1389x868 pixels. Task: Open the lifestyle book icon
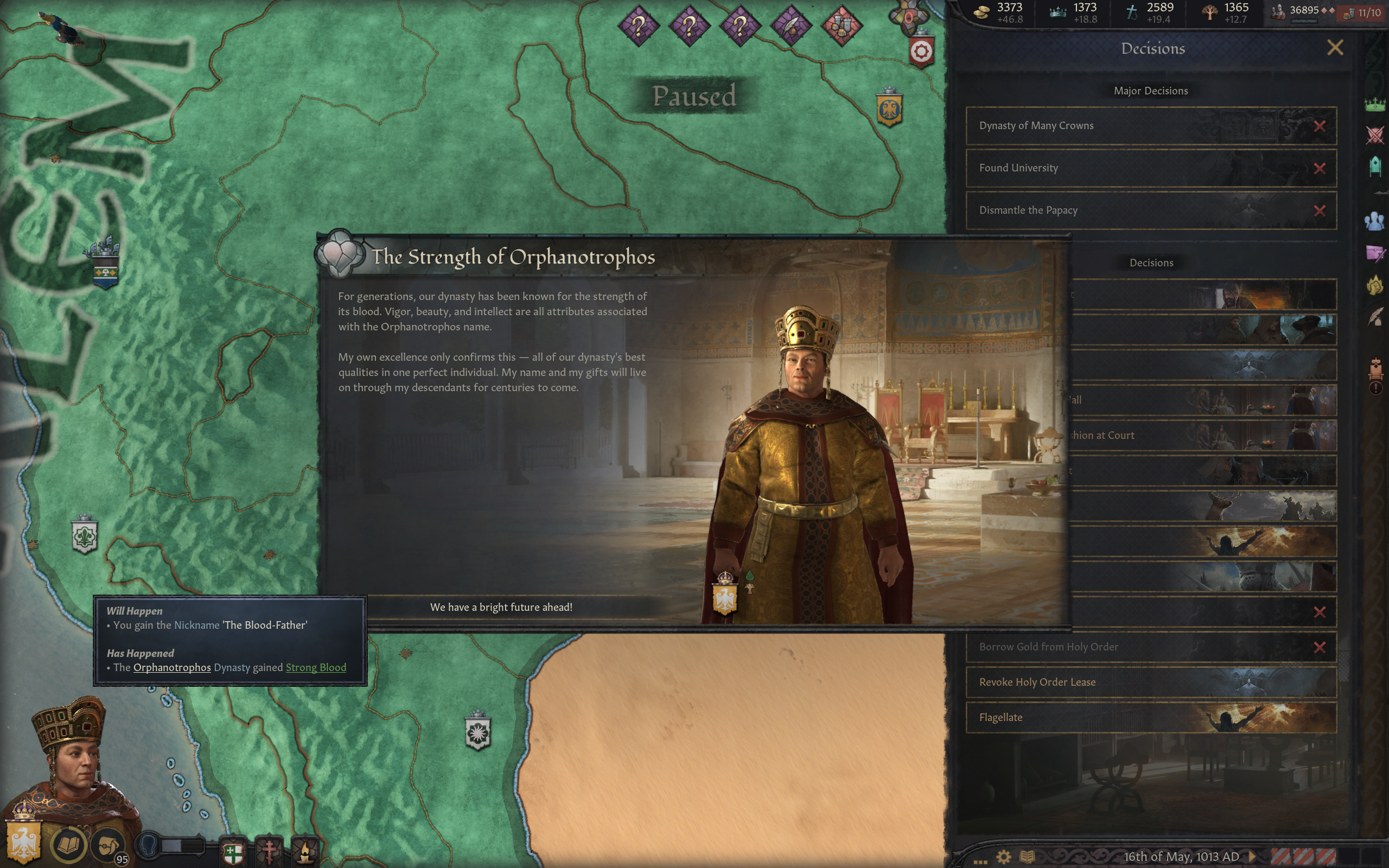click(x=68, y=845)
